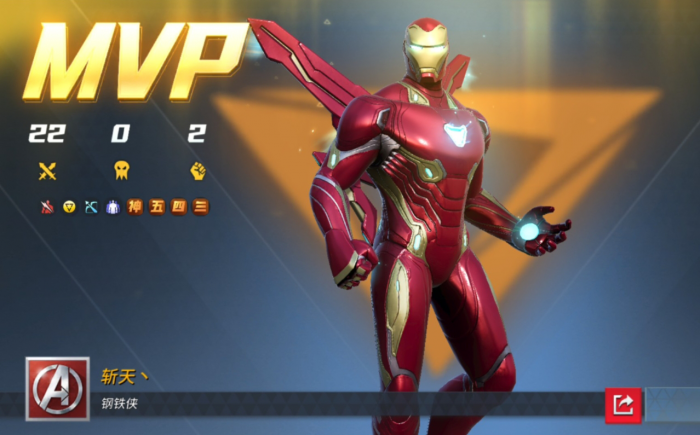The height and width of the screenshot is (435, 700).
Task: Click the red blade medal icon
Action: click(47, 207)
